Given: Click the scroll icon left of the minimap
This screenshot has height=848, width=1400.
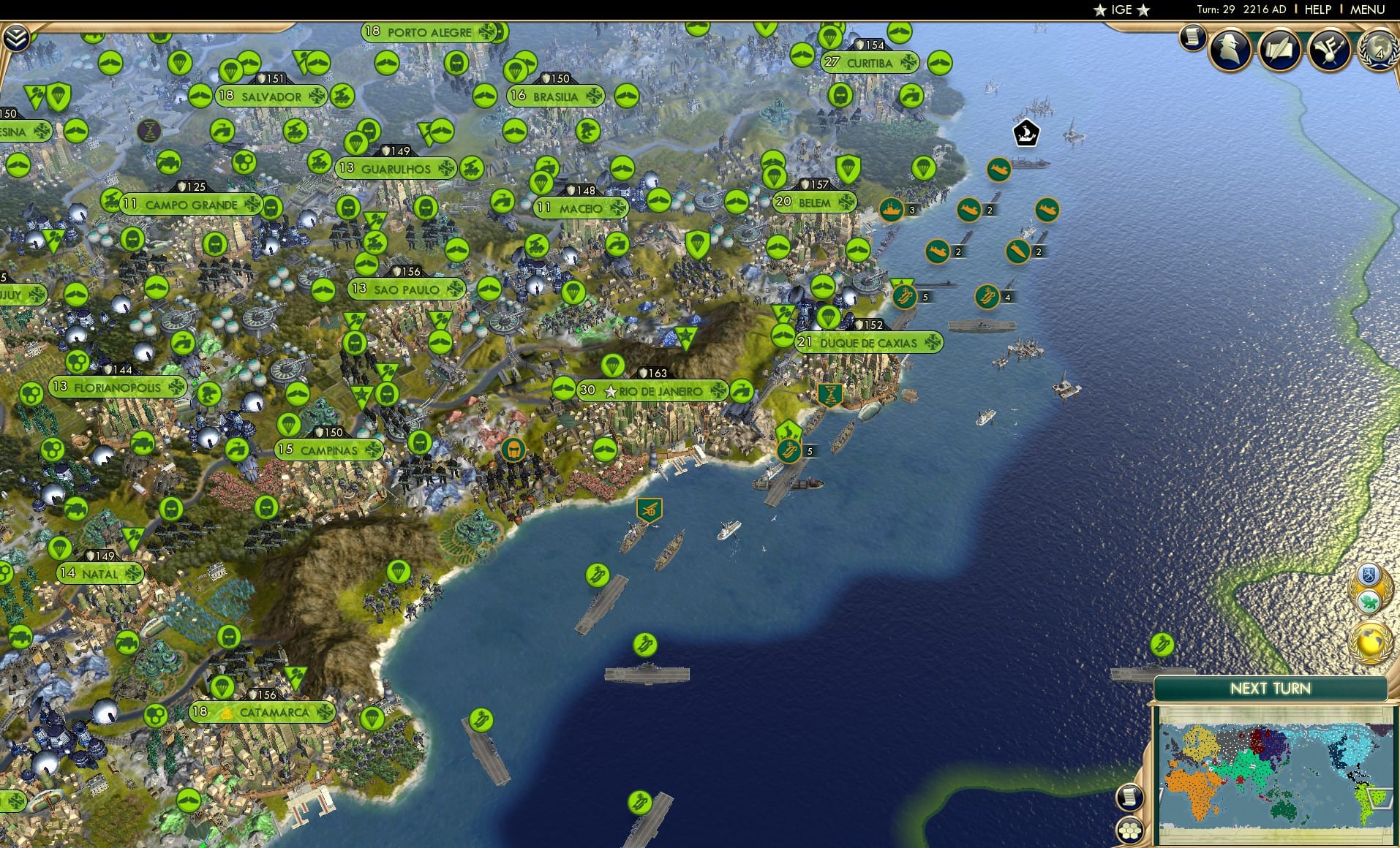Looking at the screenshot, I should (x=1130, y=796).
